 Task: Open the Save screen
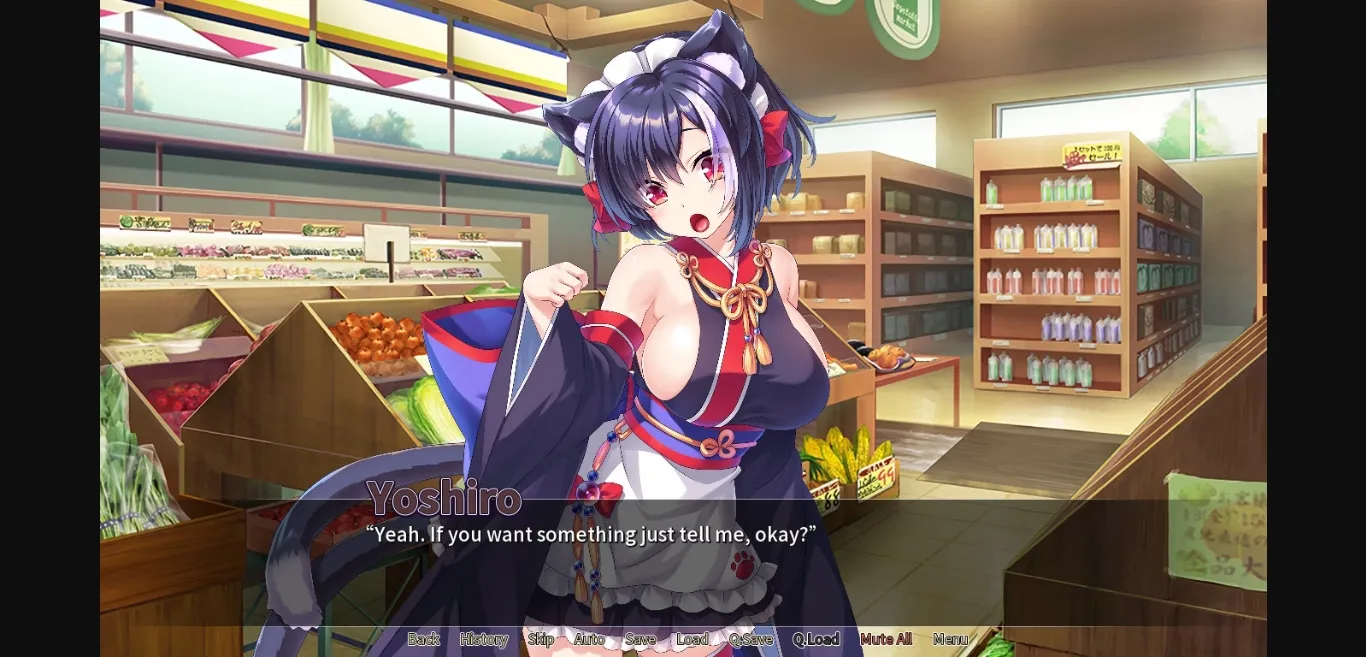pos(640,639)
